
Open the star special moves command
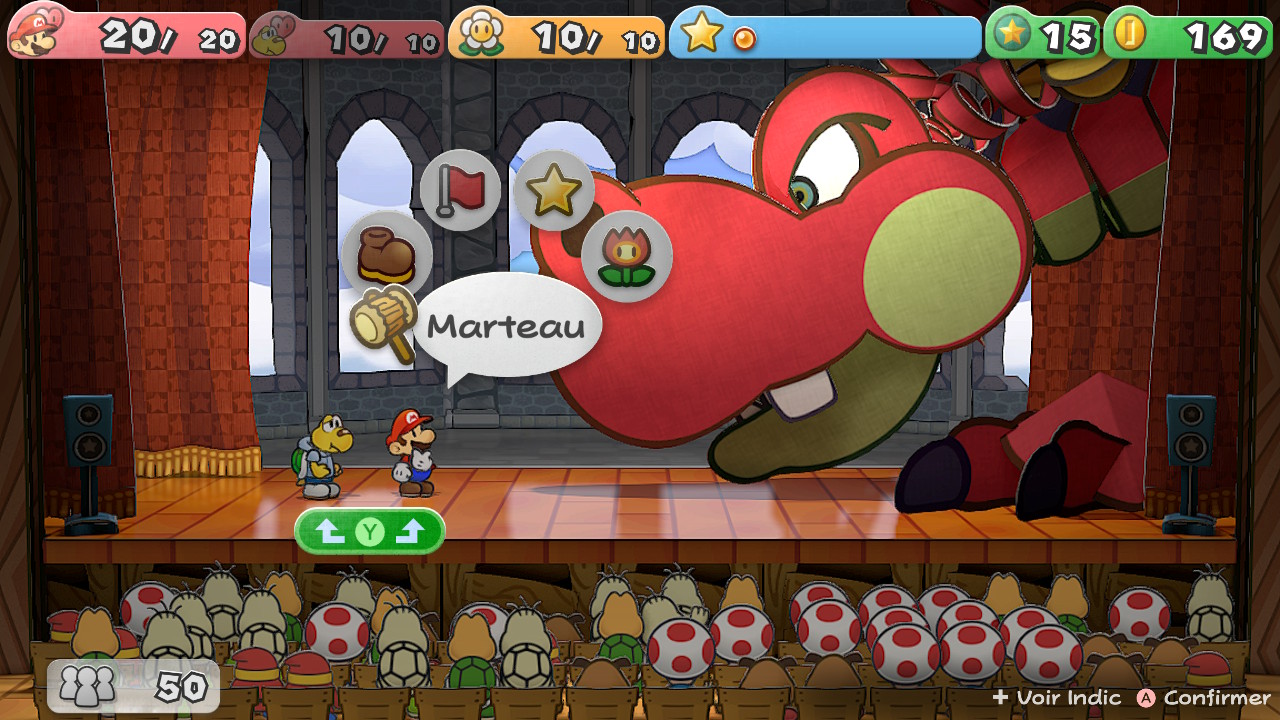pos(553,190)
